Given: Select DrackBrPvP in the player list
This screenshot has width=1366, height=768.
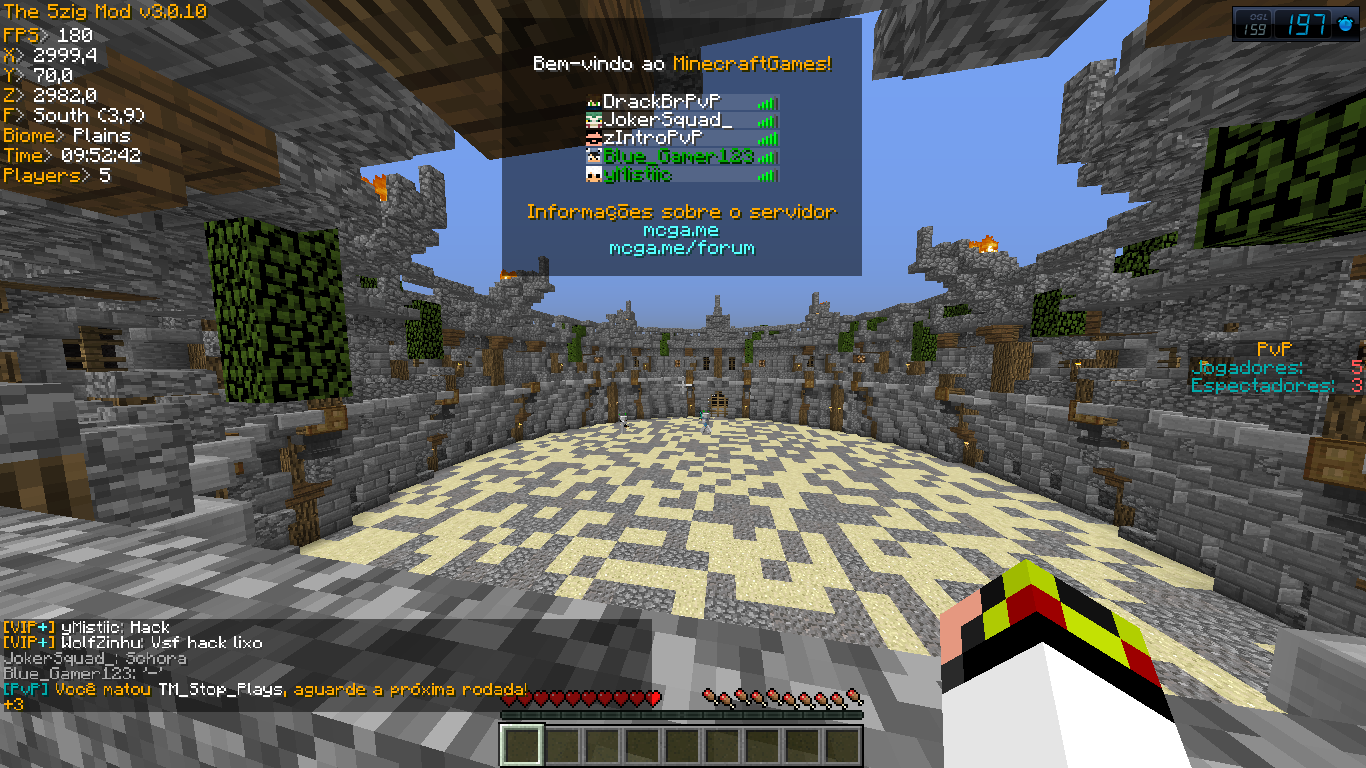Looking at the screenshot, I should coord(680,102).
